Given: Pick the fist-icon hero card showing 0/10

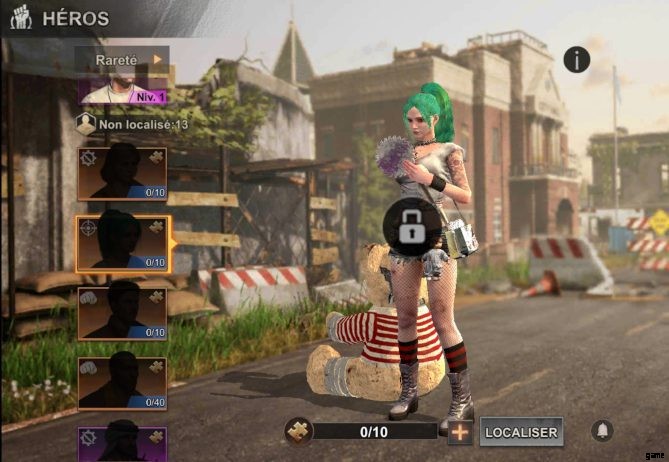Looking at the screenshot, I should (x=122, y=313).
